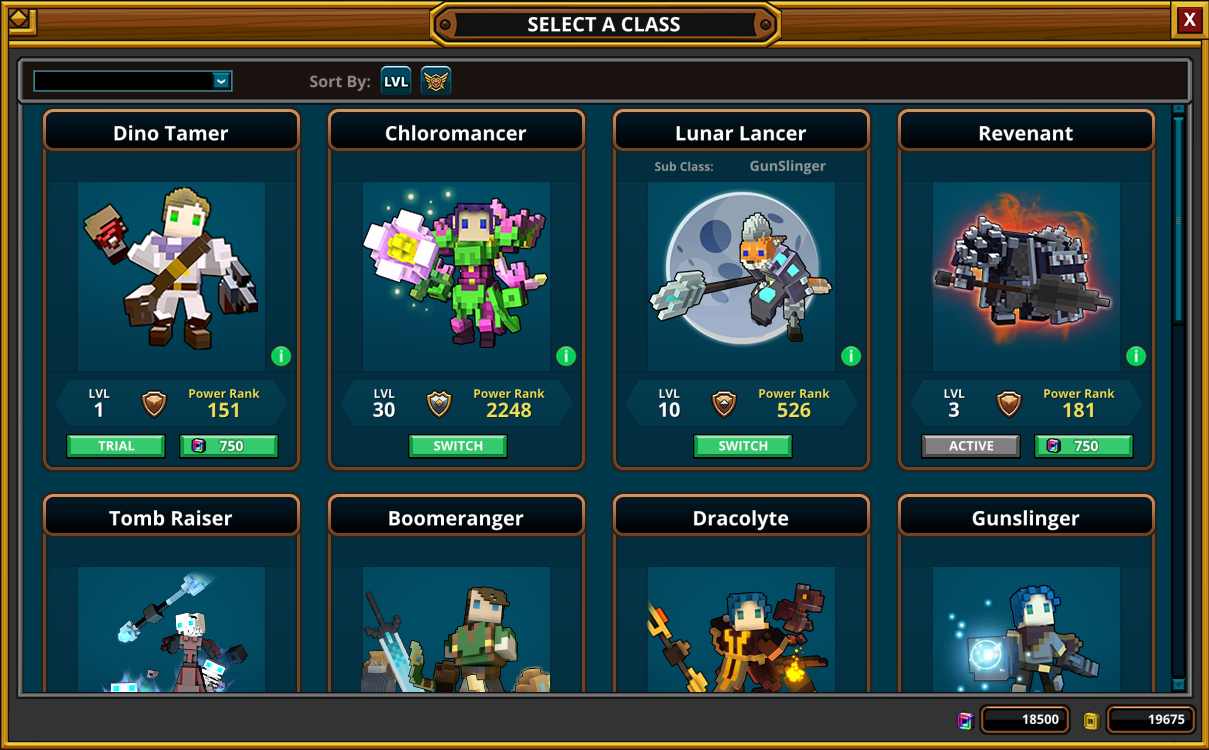Screen dimensions: 1209x750
Task: Open the Revenant info icon
Action: [1136, 356]
